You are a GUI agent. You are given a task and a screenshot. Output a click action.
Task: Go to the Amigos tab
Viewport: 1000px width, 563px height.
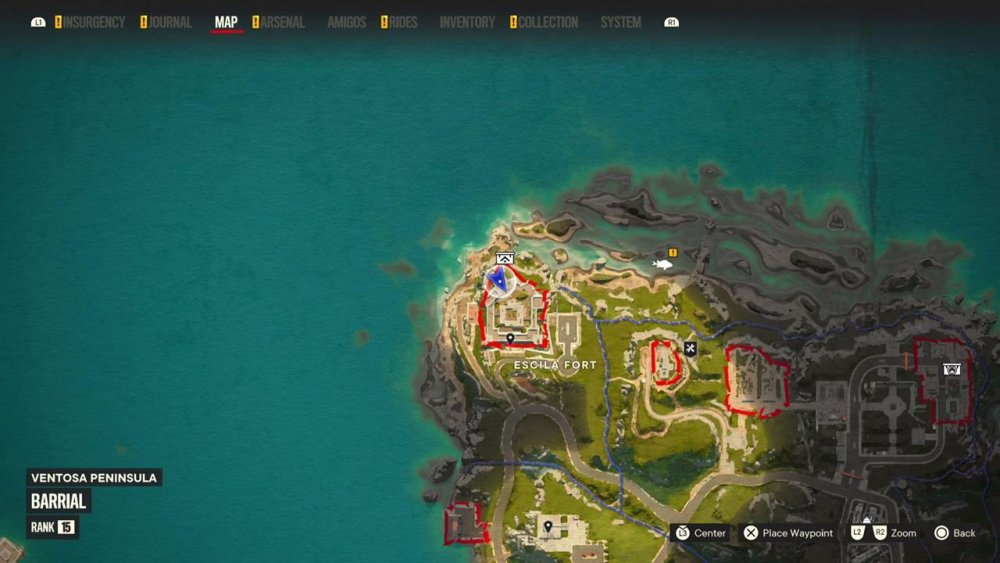pyautogui.click(x=346, y=22)
